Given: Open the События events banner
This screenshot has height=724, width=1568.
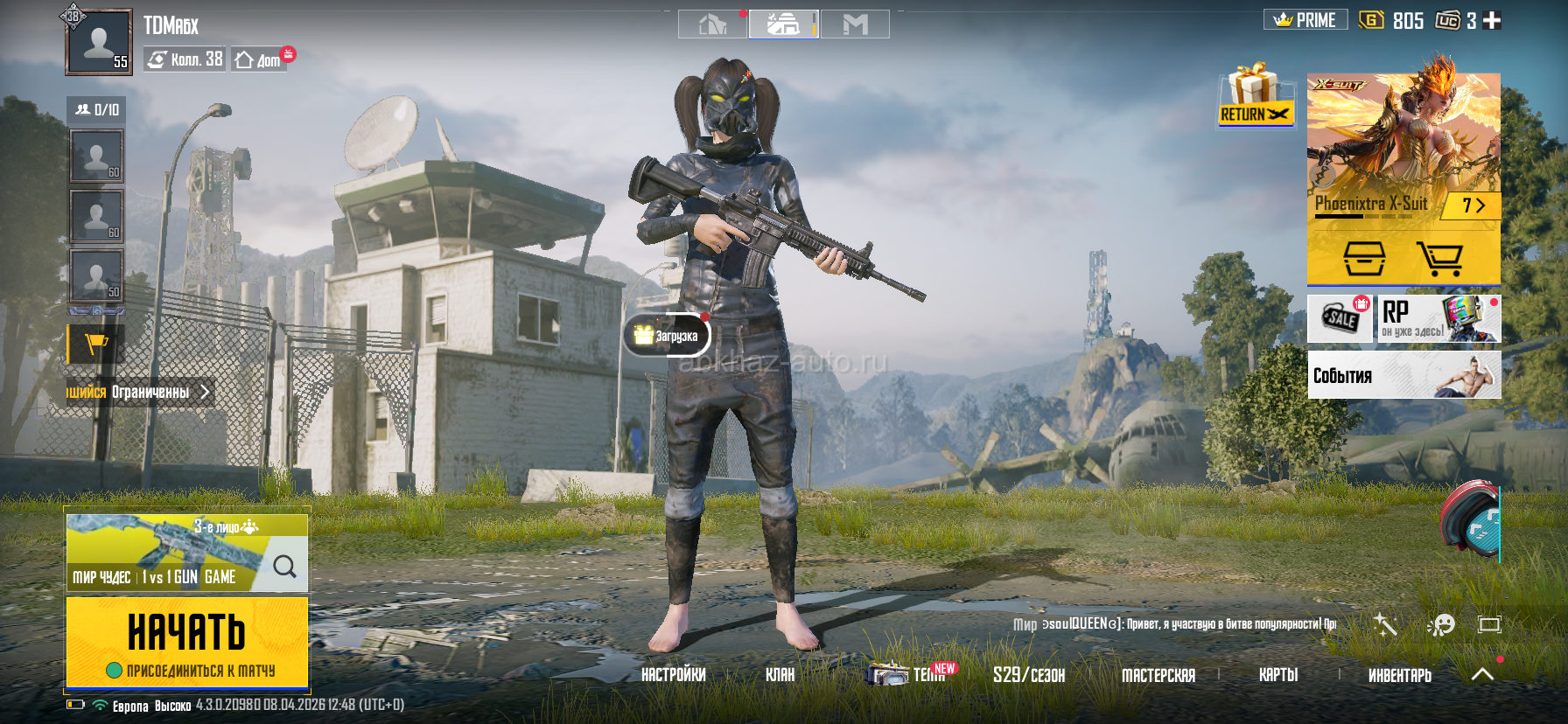Looking at the screenshot, I should point(1403,375).
